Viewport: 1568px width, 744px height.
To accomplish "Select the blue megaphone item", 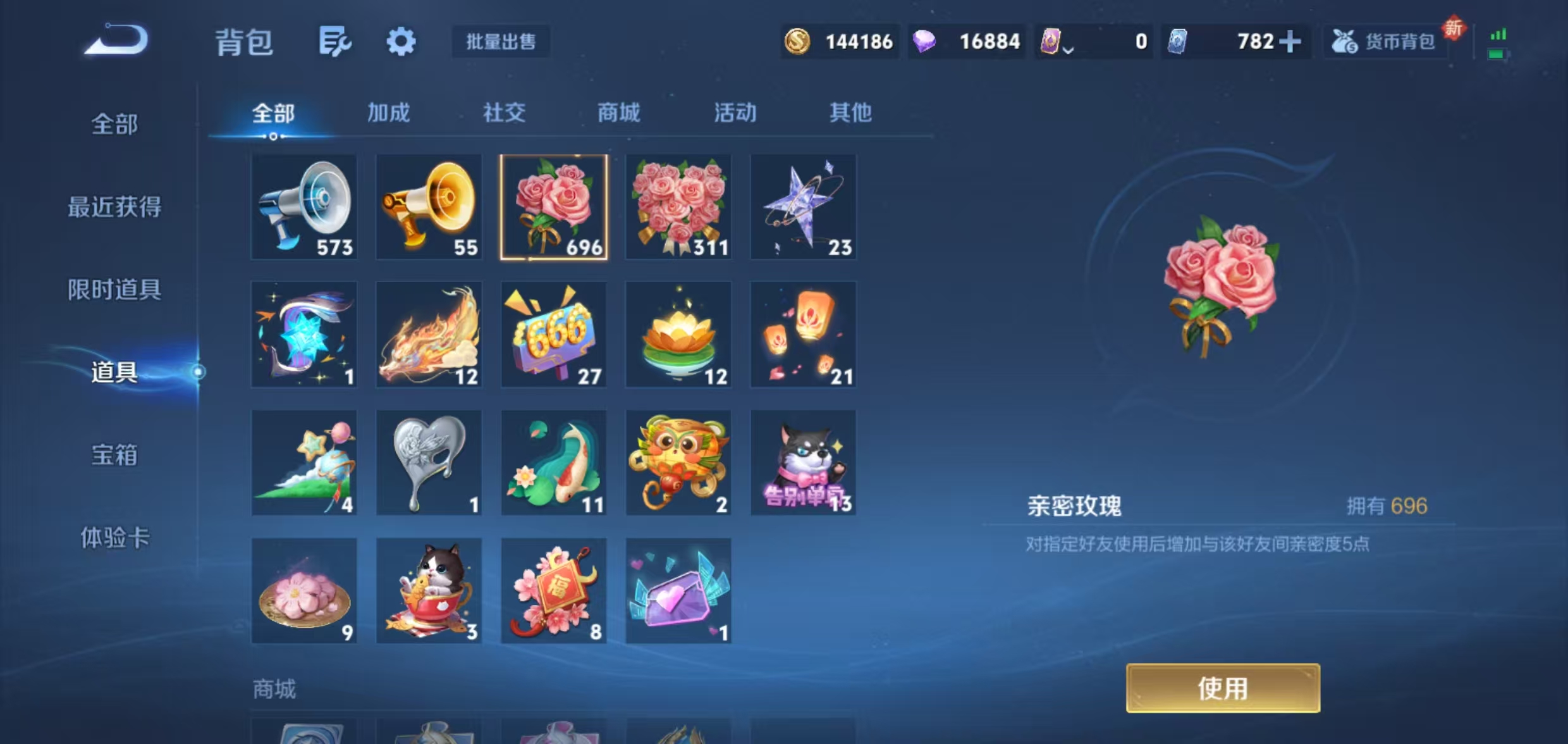I will pos(304,207).
